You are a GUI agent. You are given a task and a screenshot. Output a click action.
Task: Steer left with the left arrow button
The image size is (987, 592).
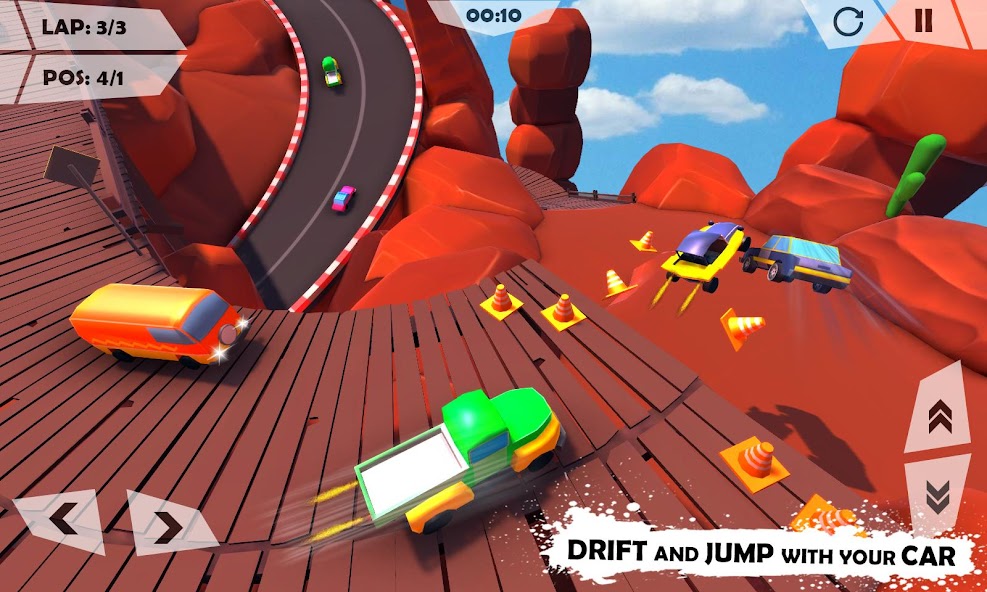coord(62,520)
